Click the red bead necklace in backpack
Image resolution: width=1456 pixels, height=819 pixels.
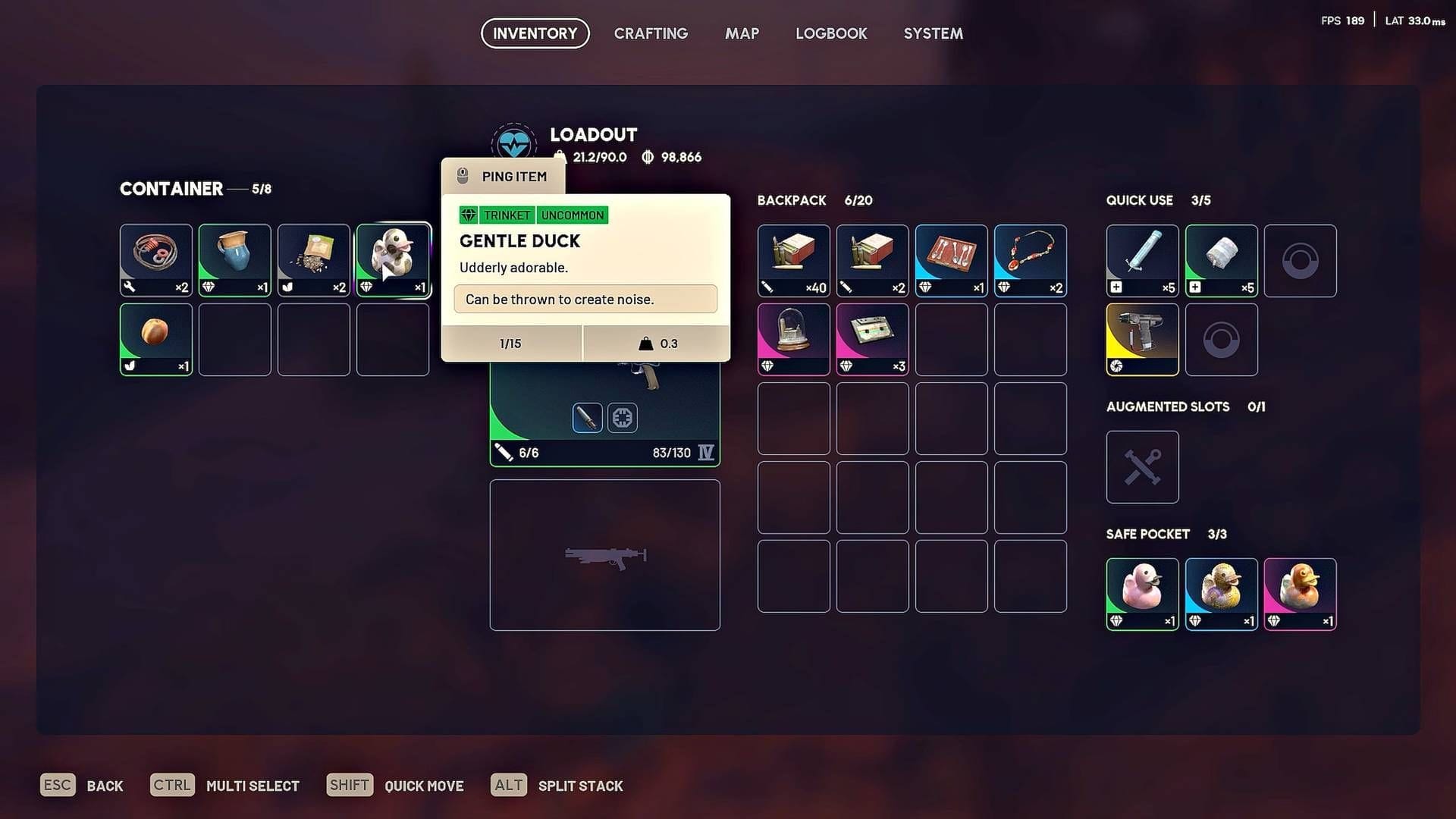(x=1030, y=259)
